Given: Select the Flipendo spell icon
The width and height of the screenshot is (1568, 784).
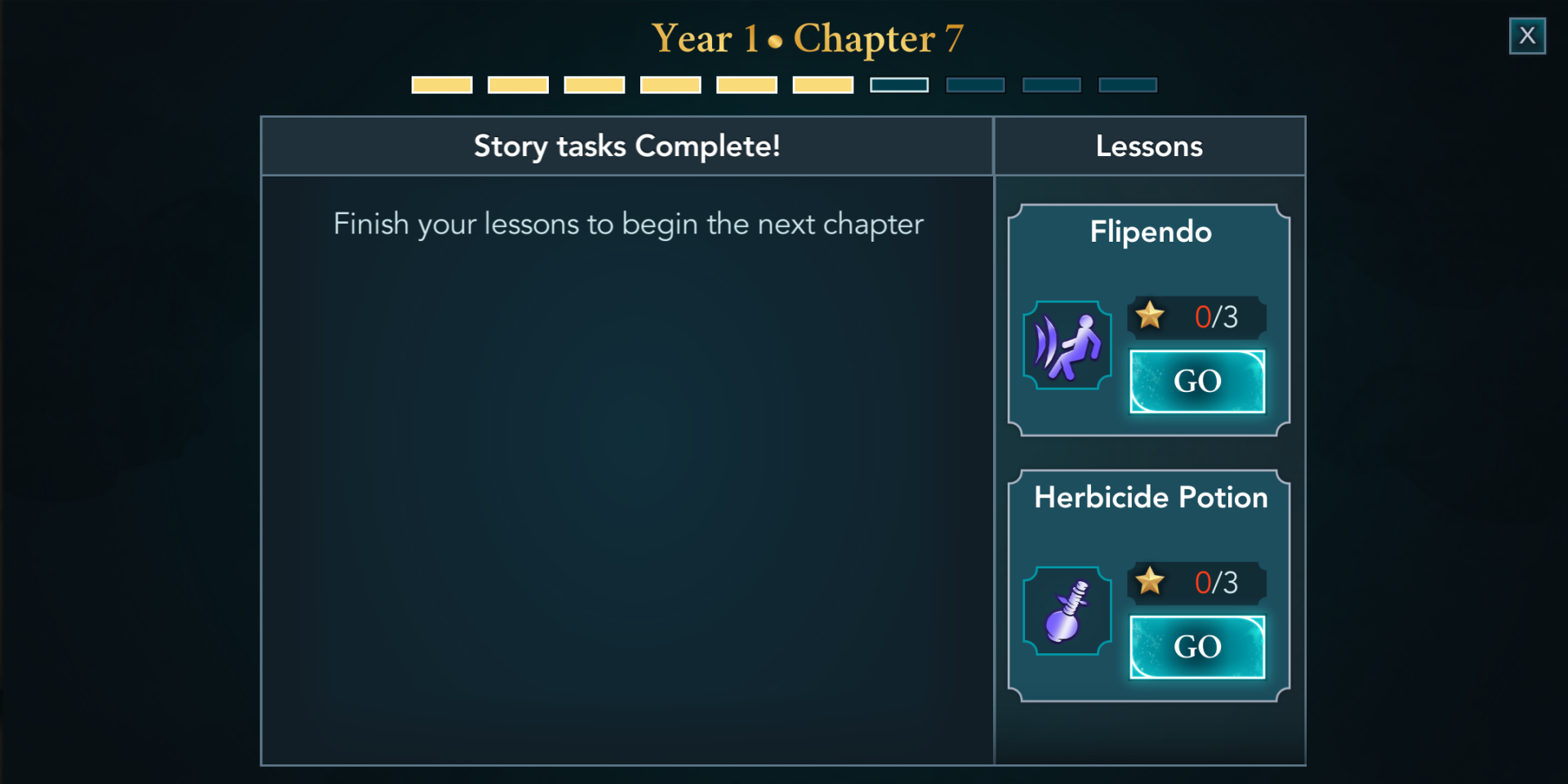Looking at the screenshot, I should coord(1067,345).
